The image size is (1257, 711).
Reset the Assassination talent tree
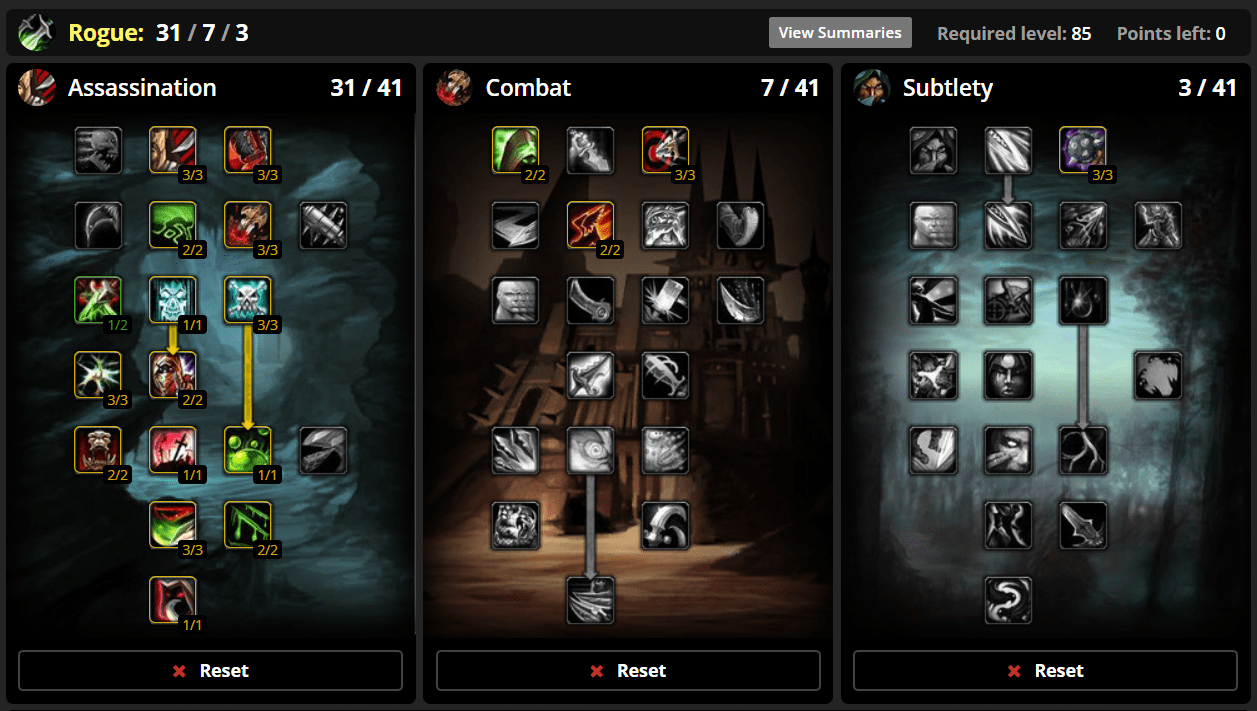pos(210,670)
